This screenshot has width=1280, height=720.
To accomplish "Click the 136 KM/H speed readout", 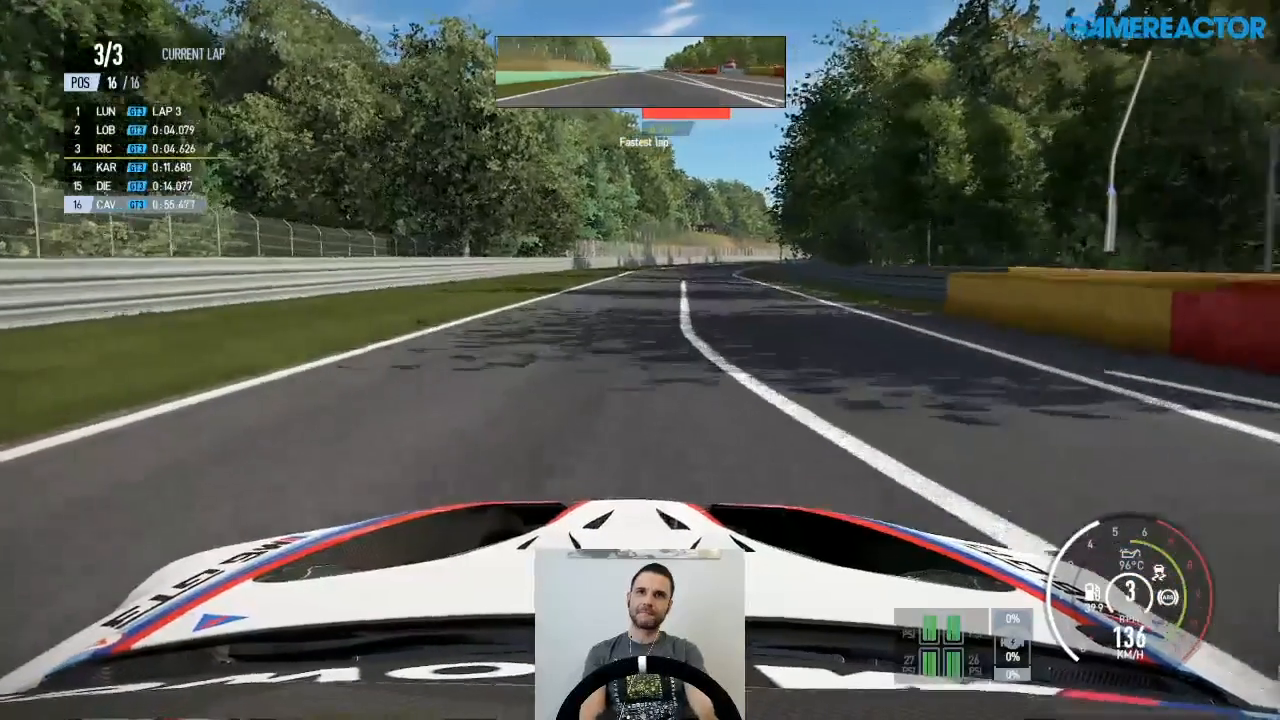I will 1128,638.
